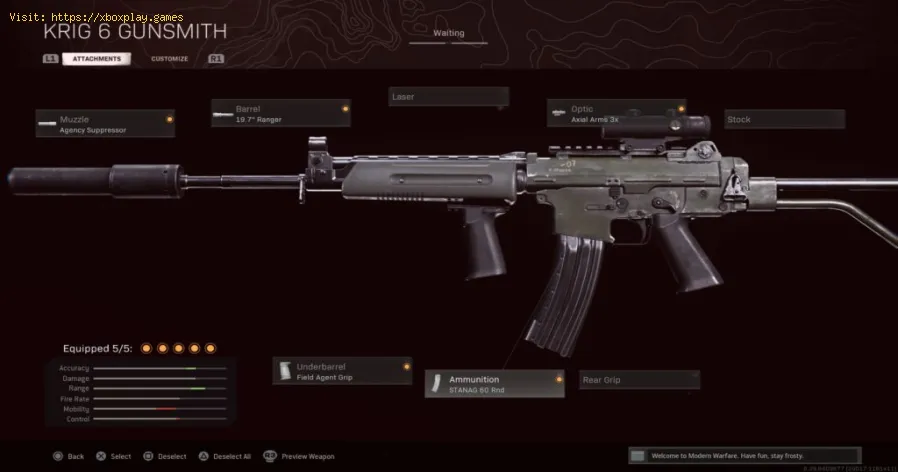Open the Customize tab

[169, 59]
